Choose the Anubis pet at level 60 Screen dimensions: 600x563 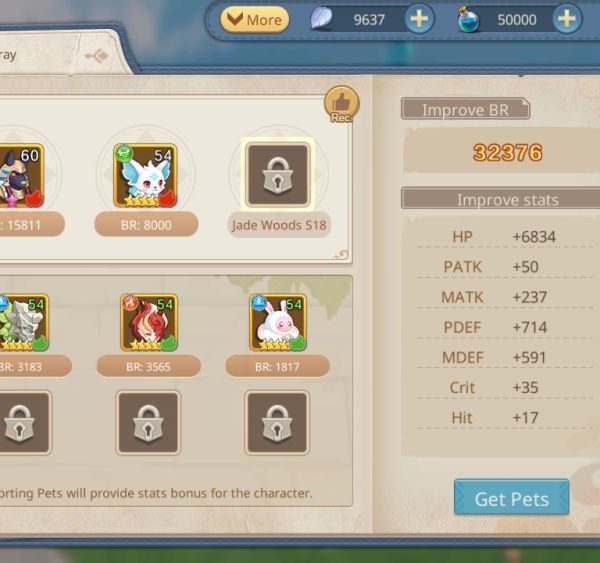pos(20,177)
